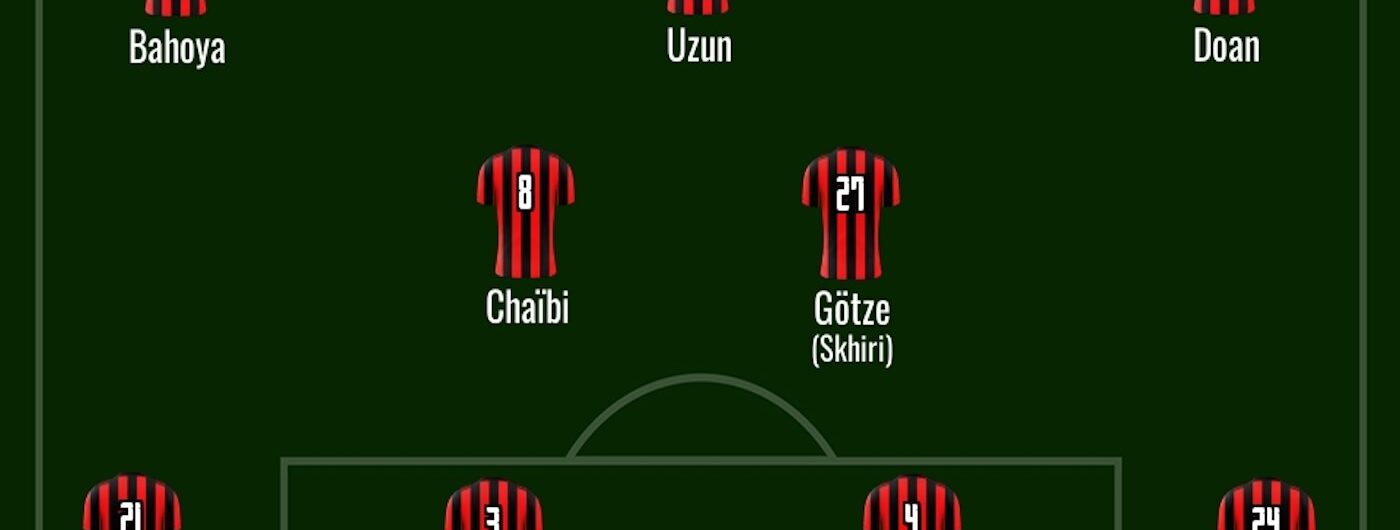
Task: Pick the Uzun player name
Action: pyautogui.click(x=699, y=47)
